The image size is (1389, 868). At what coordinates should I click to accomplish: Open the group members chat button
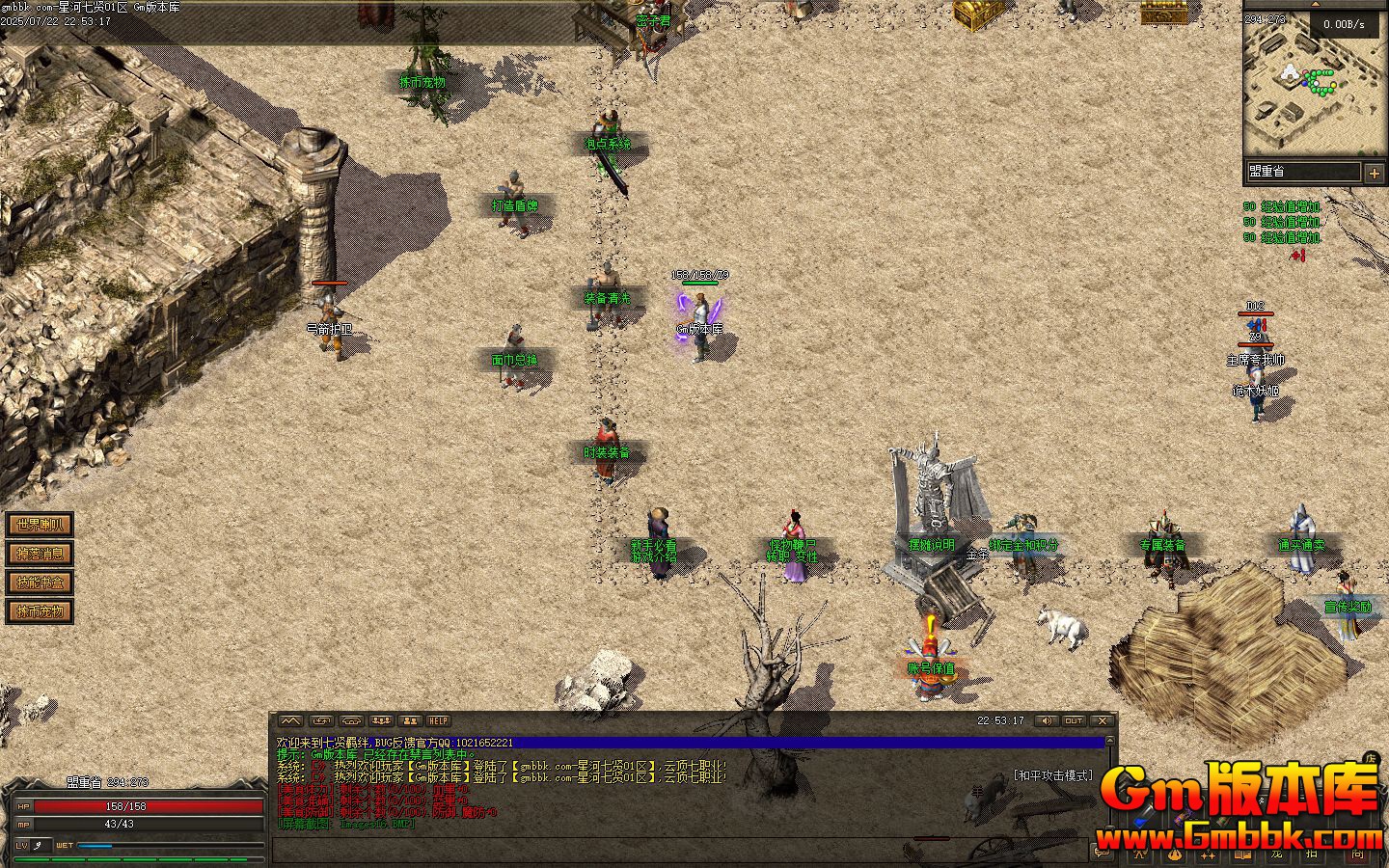(x=411, y=720)
